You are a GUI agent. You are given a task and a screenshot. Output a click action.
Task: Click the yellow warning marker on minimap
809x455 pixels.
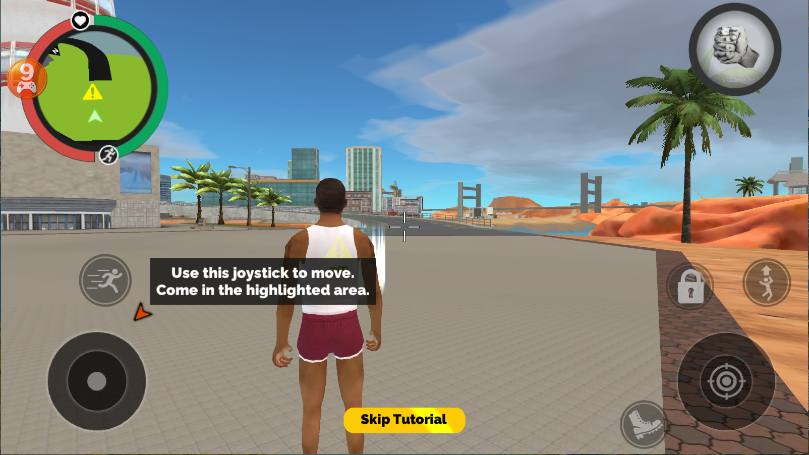(x=93, y=92)
